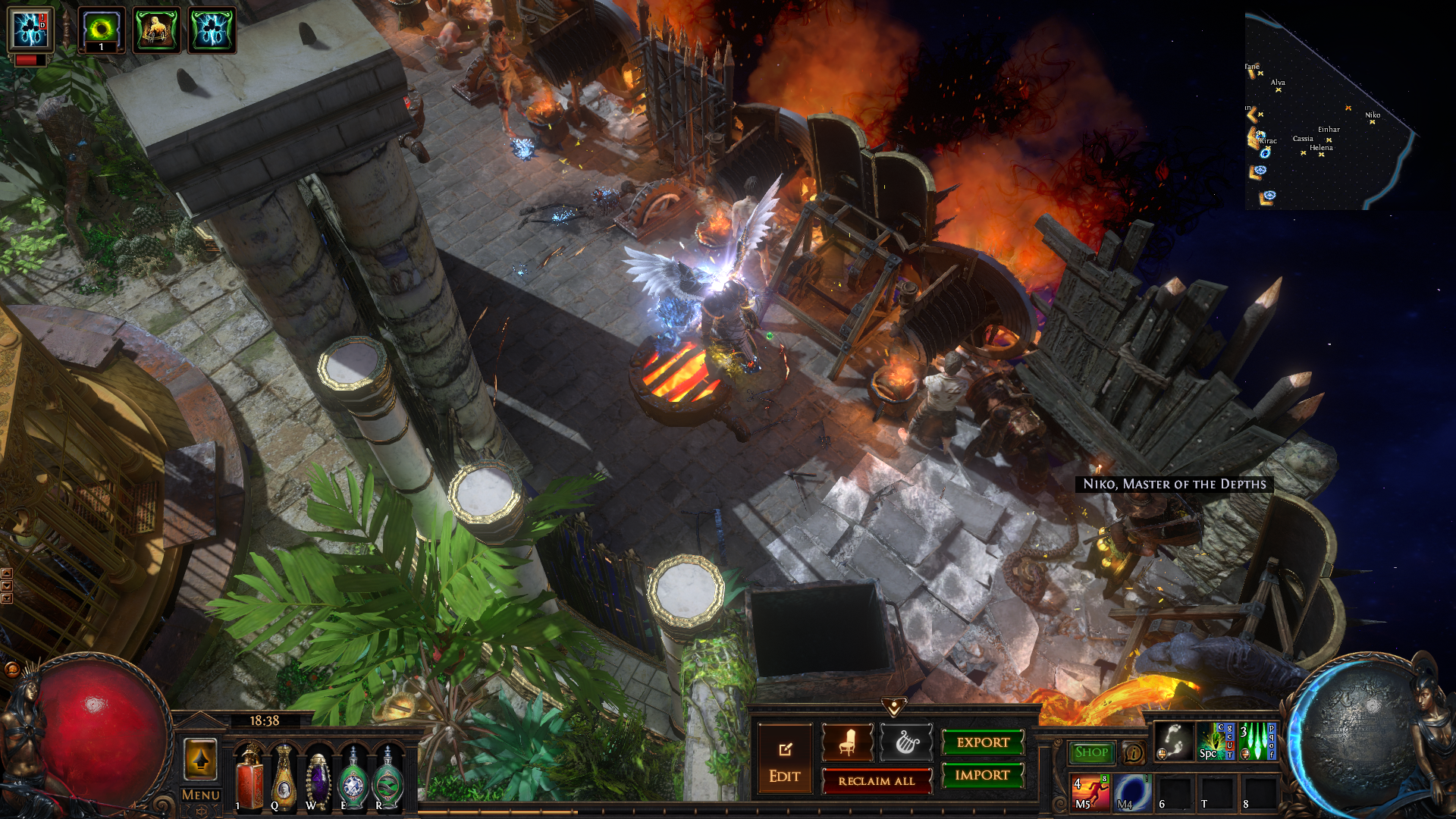The image size is (1456, 819).
Task: Activate the running figure skill on M5
Action: point(1090,792)
